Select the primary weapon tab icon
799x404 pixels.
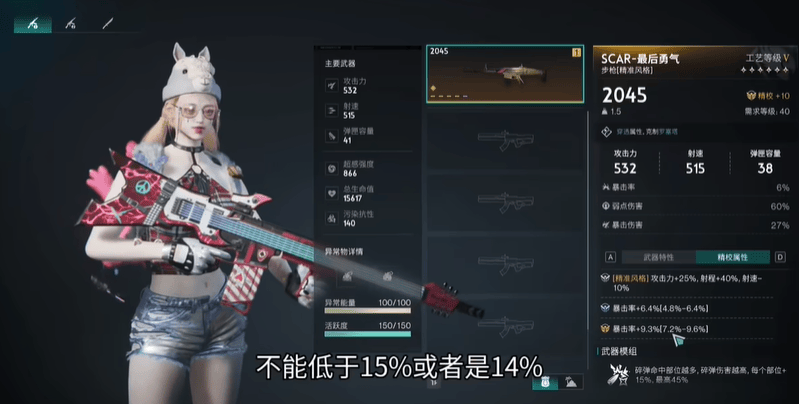coord(33,22)
